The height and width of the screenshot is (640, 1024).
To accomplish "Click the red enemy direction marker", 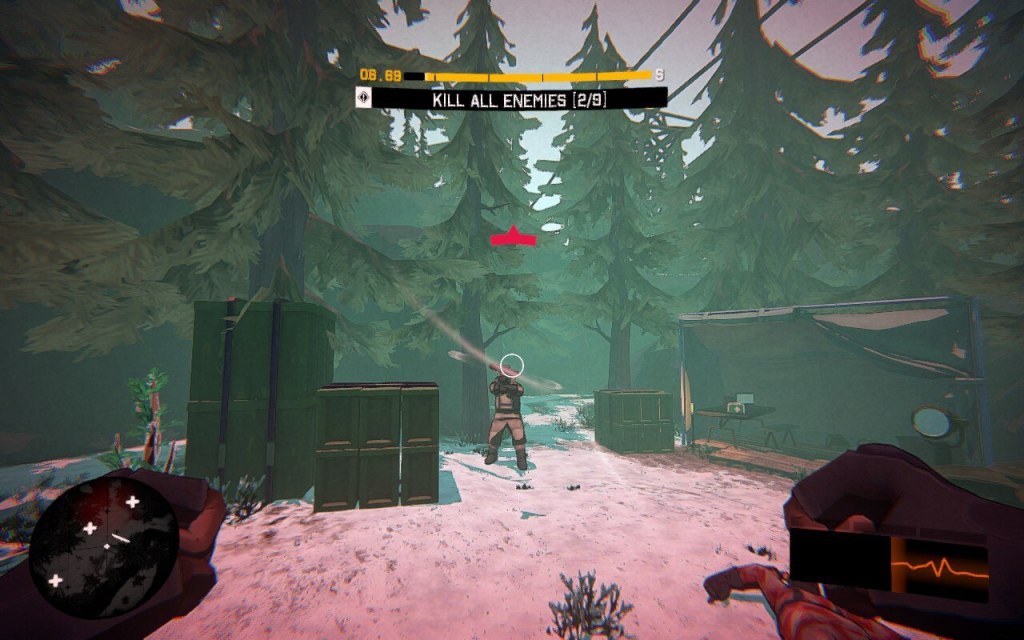I will click(513, 237).
